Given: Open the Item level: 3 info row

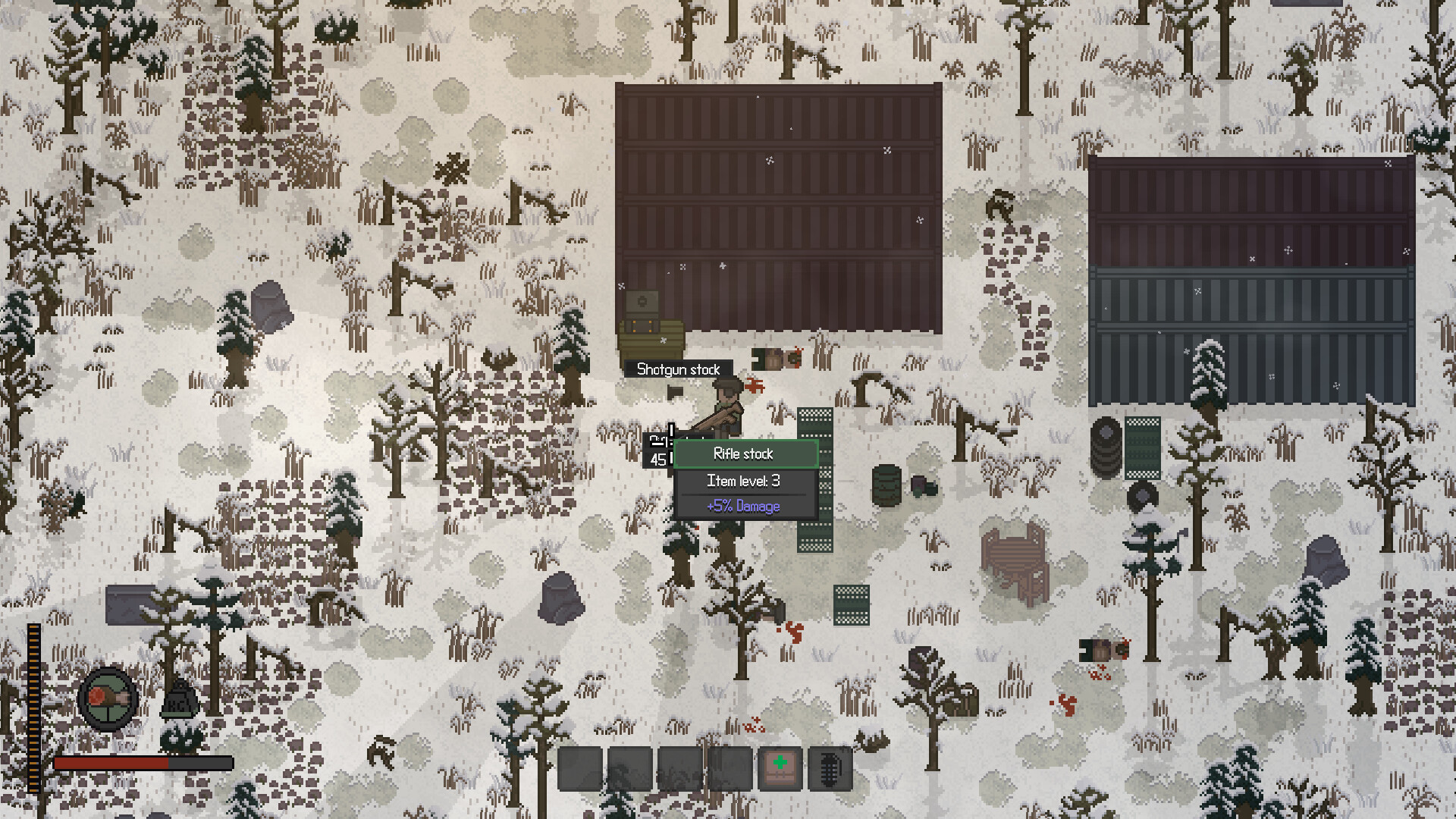Looking at the screenshot, I should coord(745,480).
